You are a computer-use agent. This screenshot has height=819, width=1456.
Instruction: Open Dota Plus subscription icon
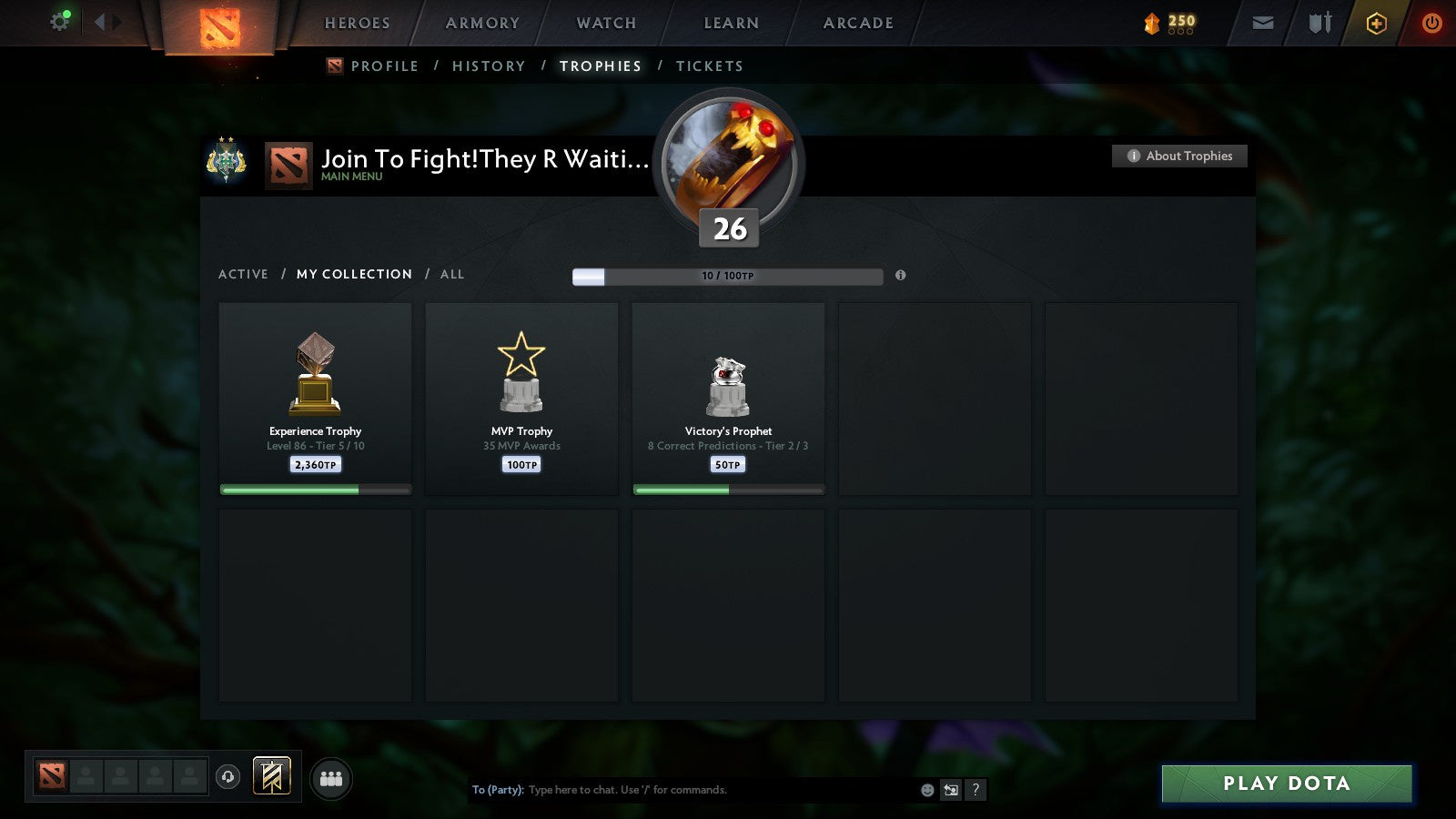point(1375,23)
